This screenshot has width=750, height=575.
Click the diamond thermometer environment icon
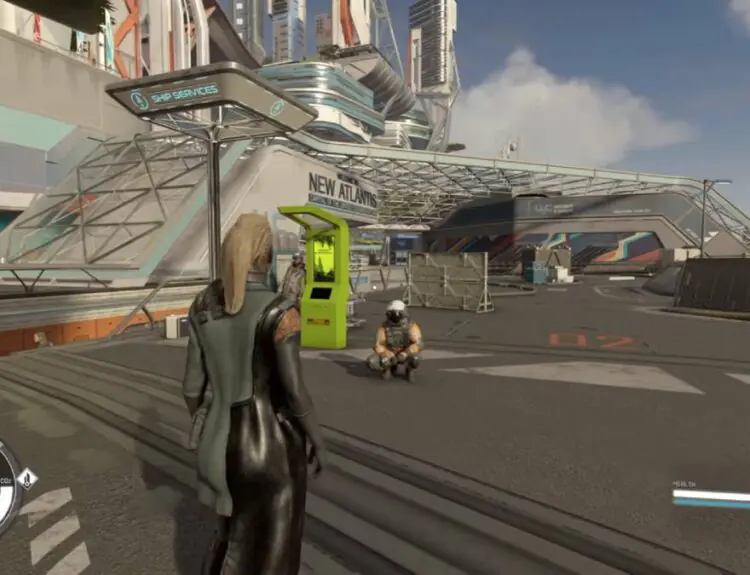28,479
